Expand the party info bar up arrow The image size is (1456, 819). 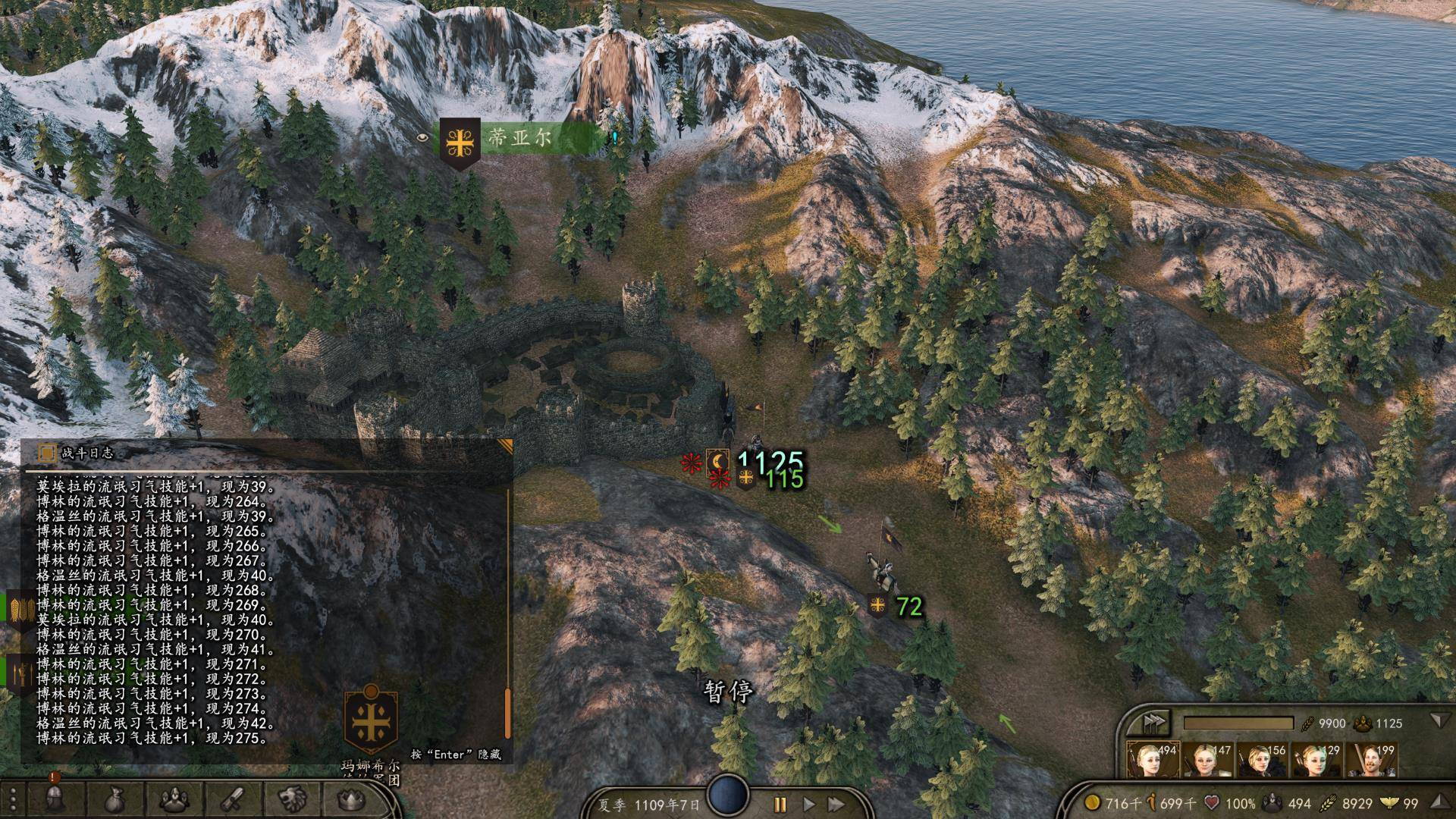(x=1439, y=801)
